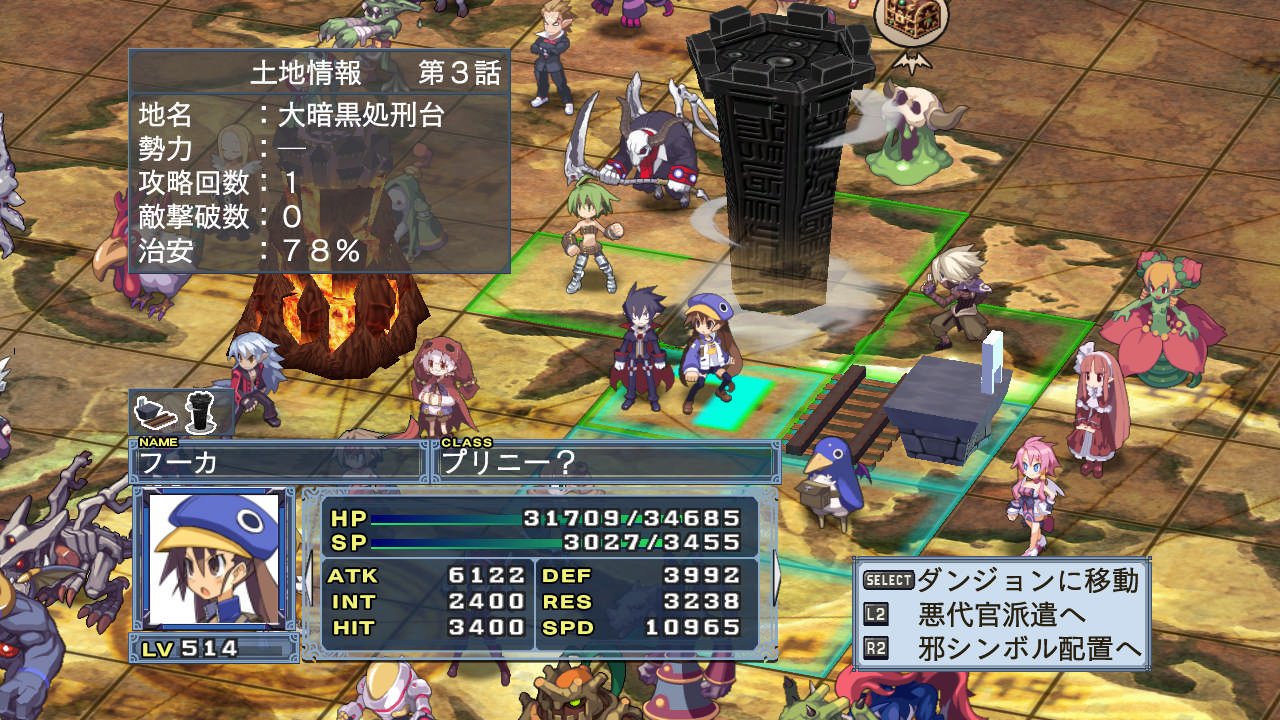Select the 'ダンジョンに移動' command
Viewport: 1280px width, 720px height.
[1027, 581]
